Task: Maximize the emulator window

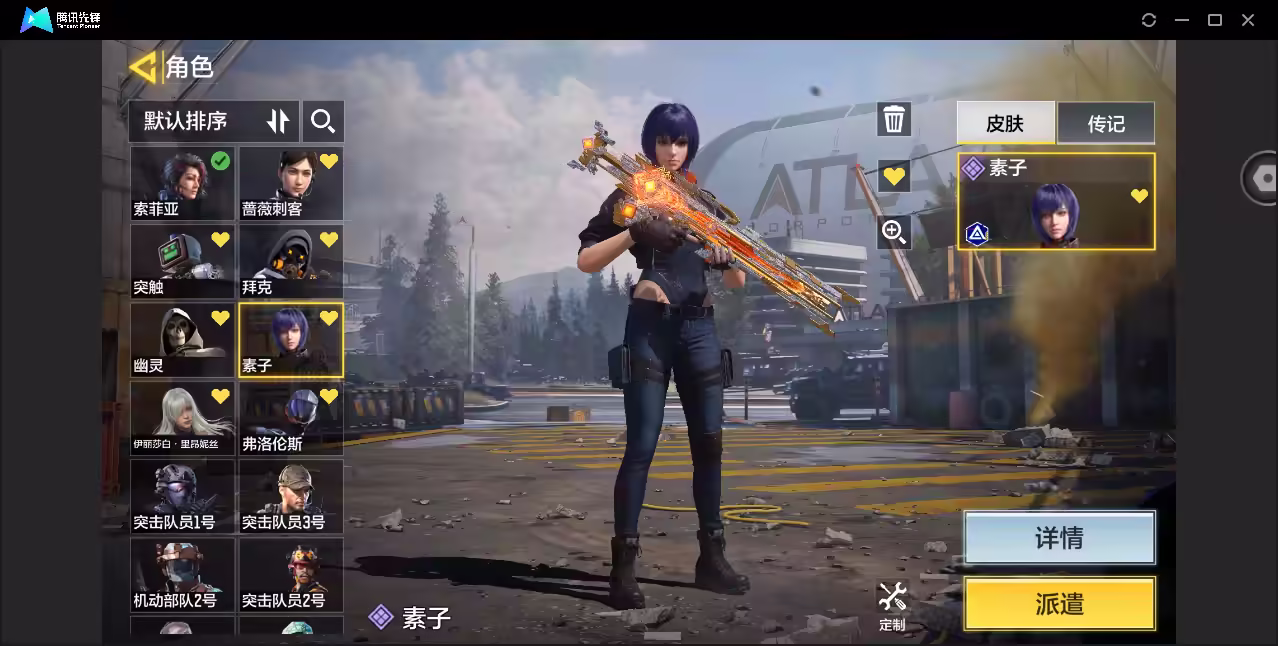Action: point(1215,20)
